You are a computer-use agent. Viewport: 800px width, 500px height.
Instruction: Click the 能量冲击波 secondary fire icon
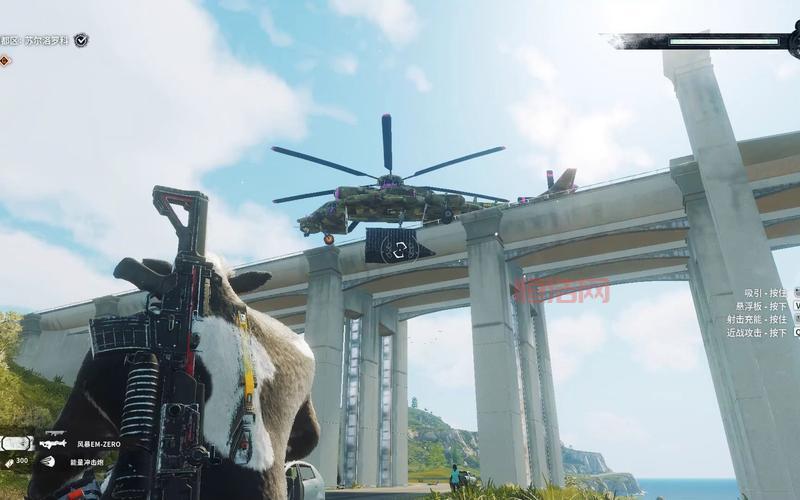tap(48, 461)
